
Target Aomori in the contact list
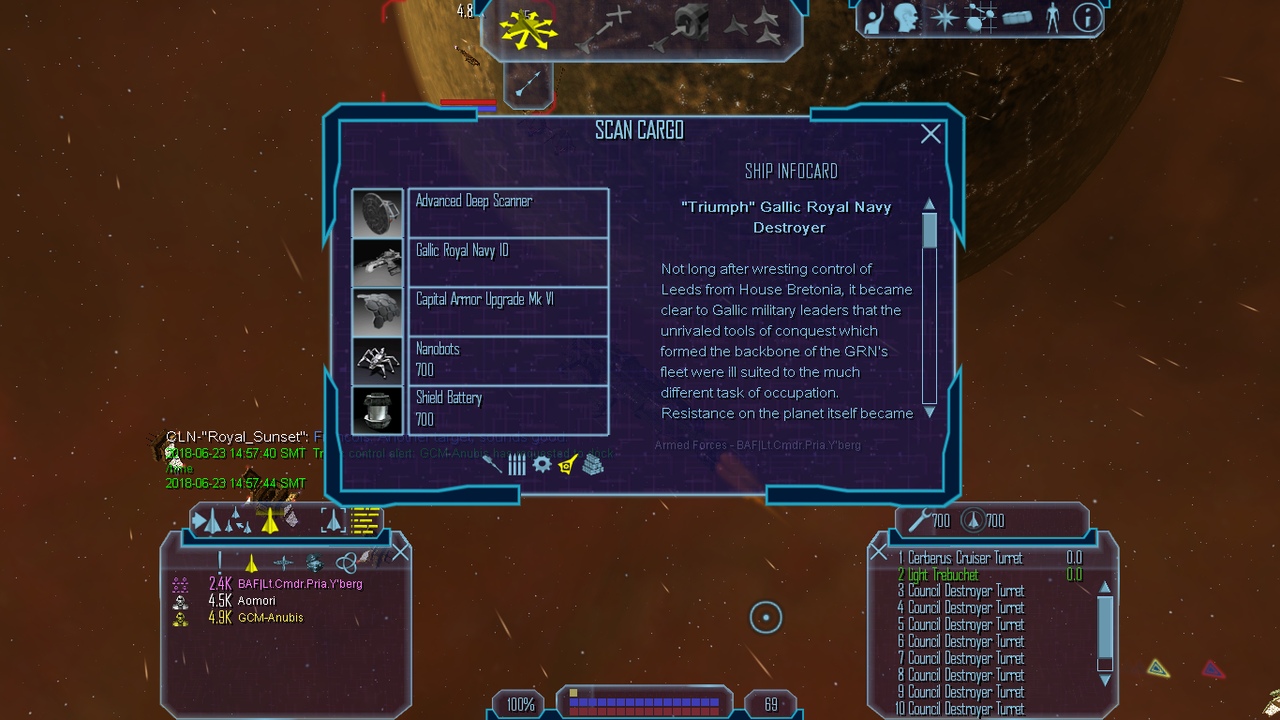point(256,601)
